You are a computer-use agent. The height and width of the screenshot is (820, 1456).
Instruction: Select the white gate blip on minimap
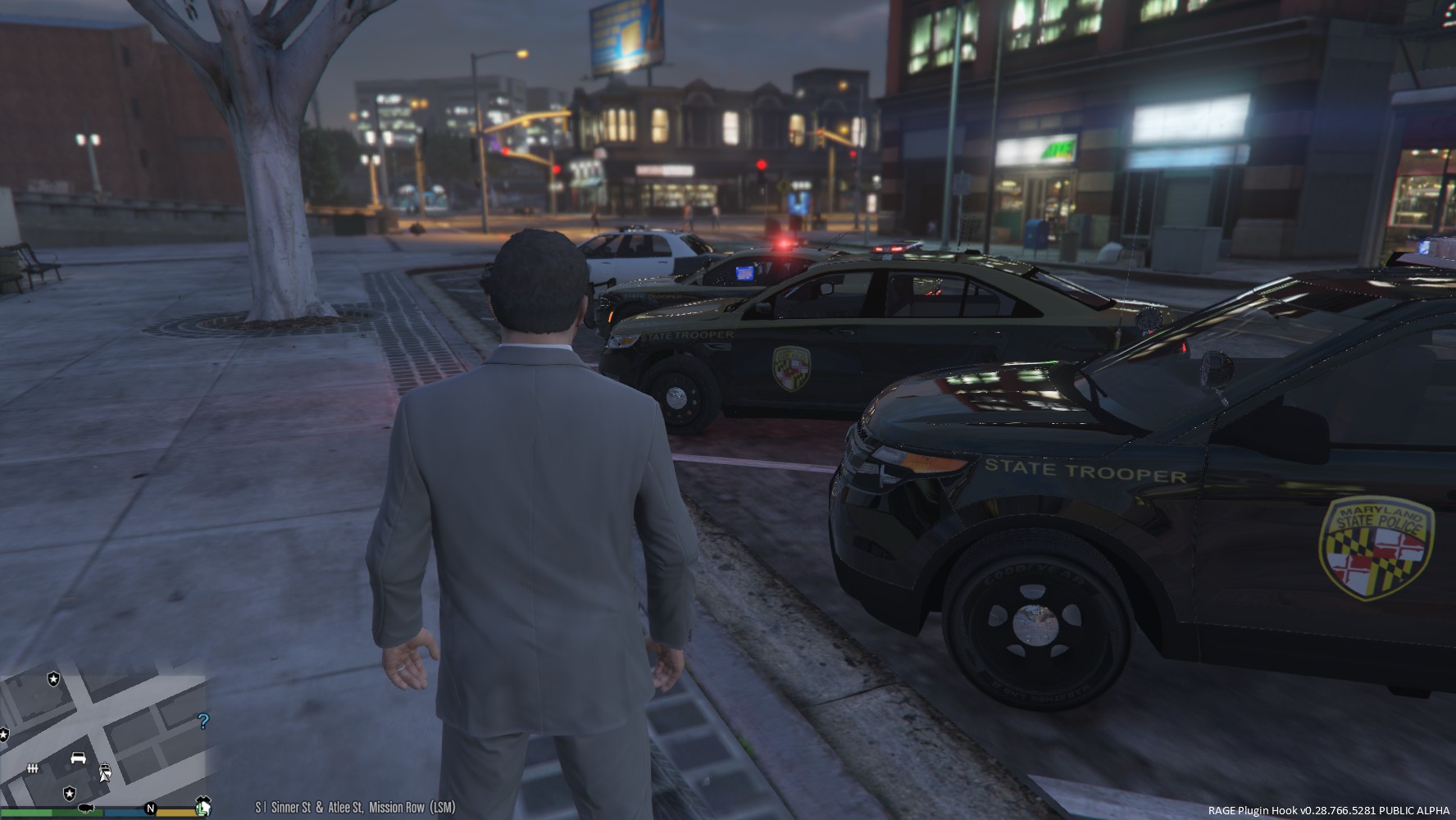(x=34, y=768)
